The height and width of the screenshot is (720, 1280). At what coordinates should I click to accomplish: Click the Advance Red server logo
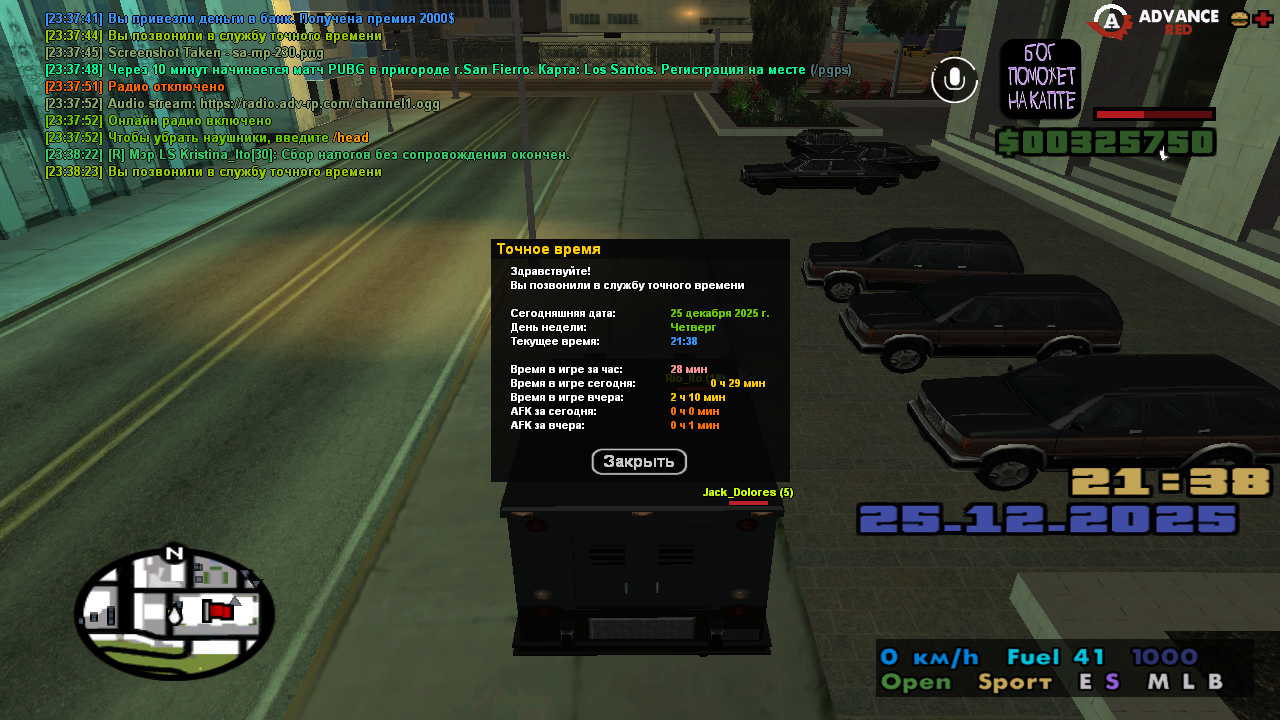[1155, 22]
